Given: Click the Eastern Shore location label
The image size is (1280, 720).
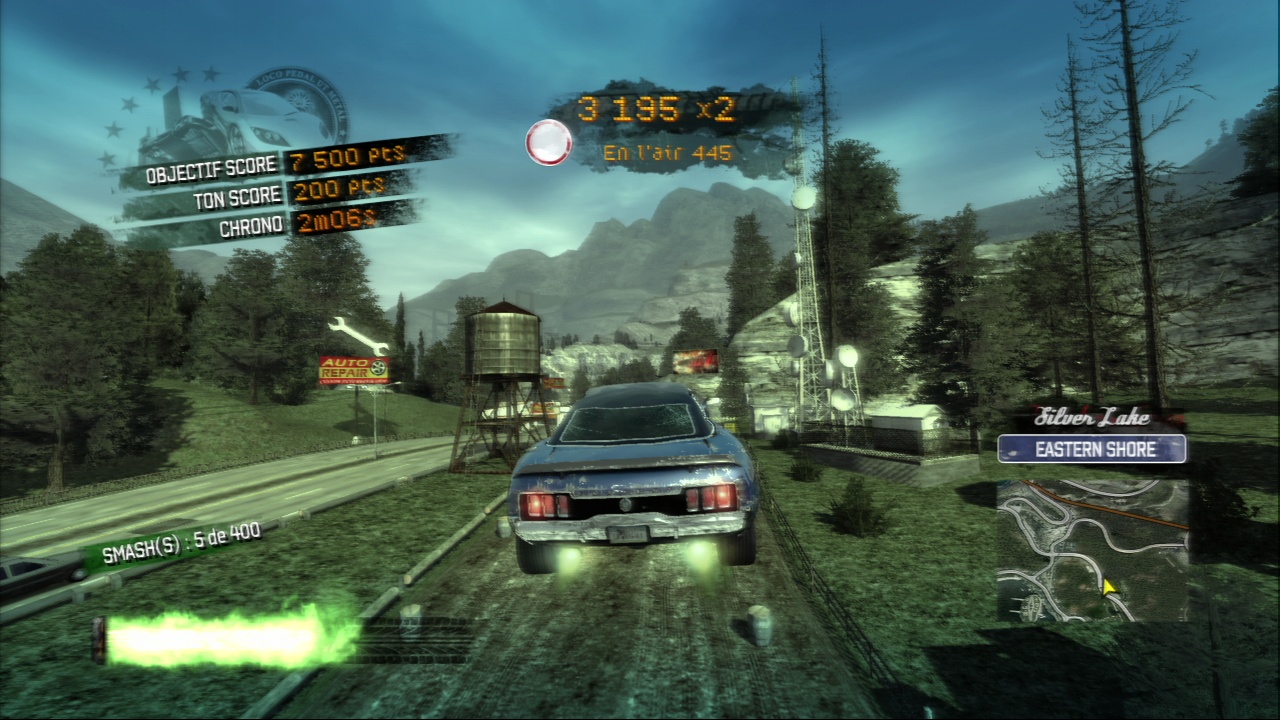Looking at the screenshot, I should click(1092, 449).
